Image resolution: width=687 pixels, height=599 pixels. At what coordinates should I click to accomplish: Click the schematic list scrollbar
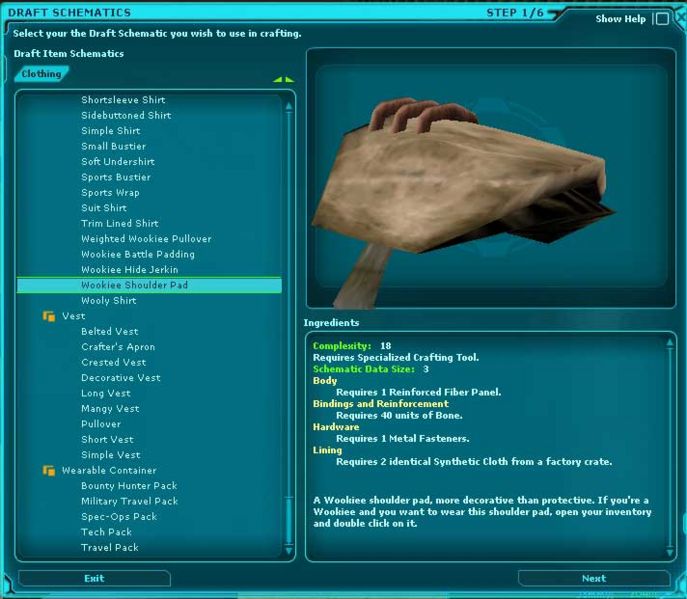(290, 320)
